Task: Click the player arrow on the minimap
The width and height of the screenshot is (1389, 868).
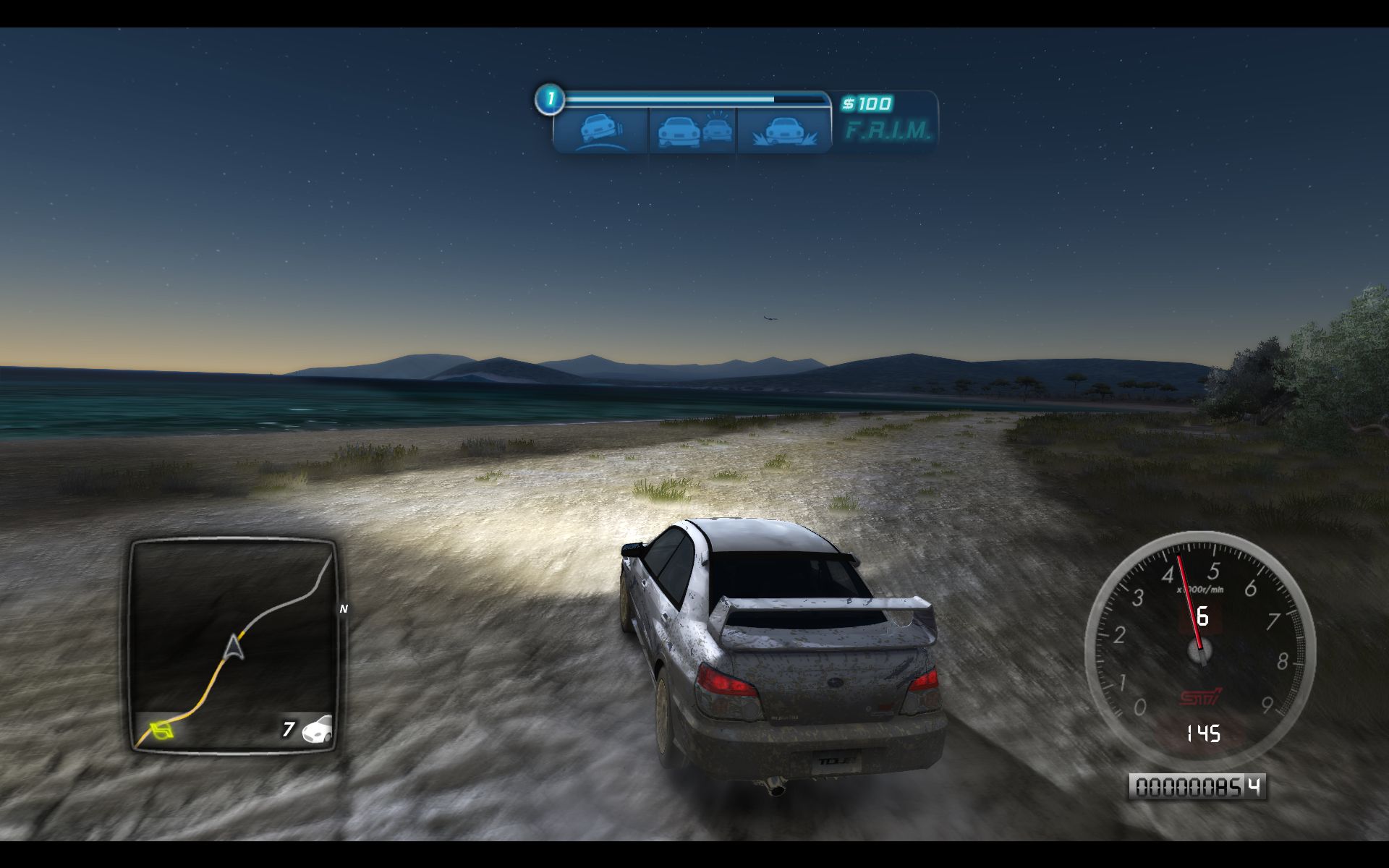Action: 234,646
